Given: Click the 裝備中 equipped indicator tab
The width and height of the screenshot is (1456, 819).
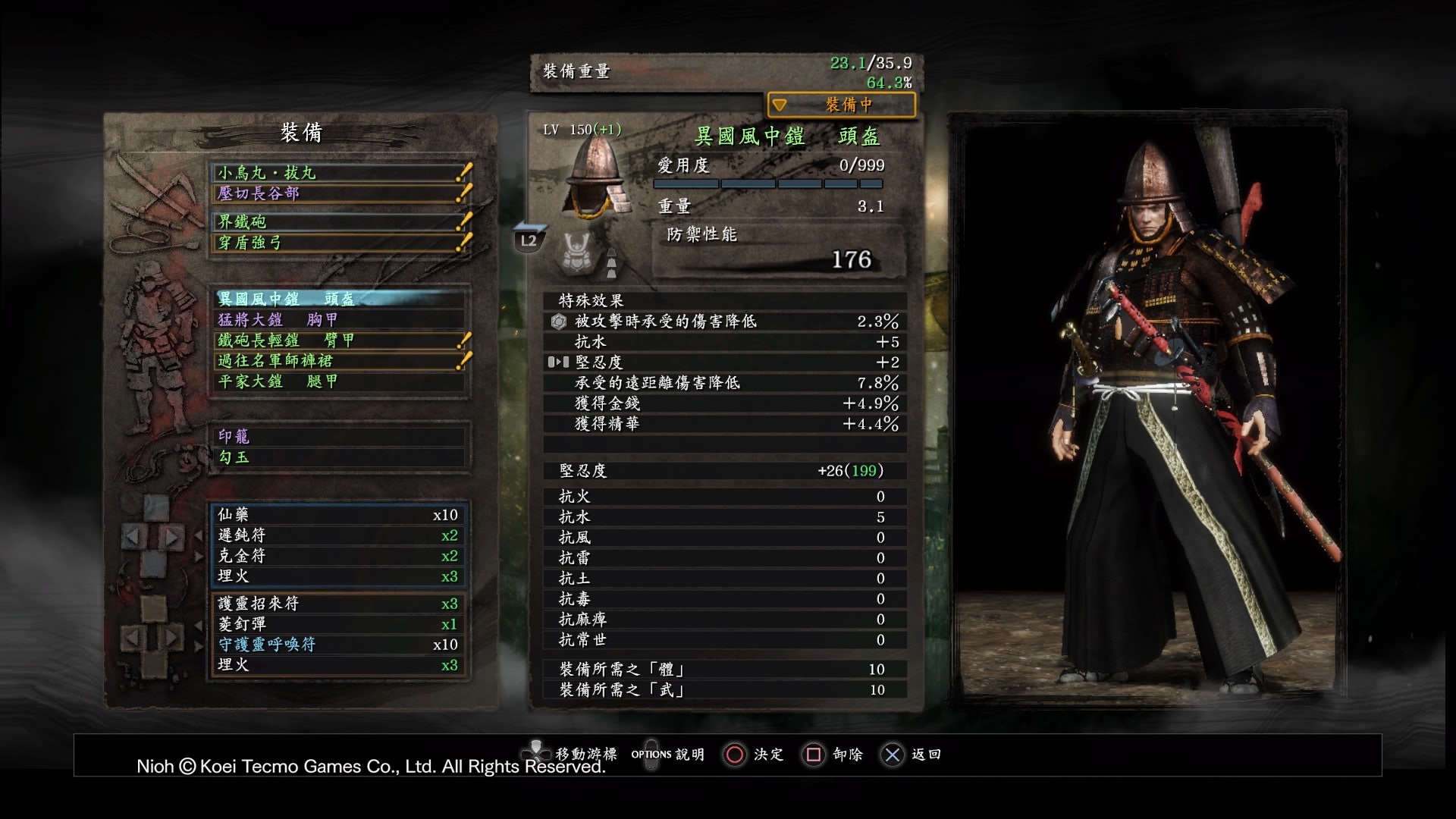Looking at the screenshot, I should [842, 105].
